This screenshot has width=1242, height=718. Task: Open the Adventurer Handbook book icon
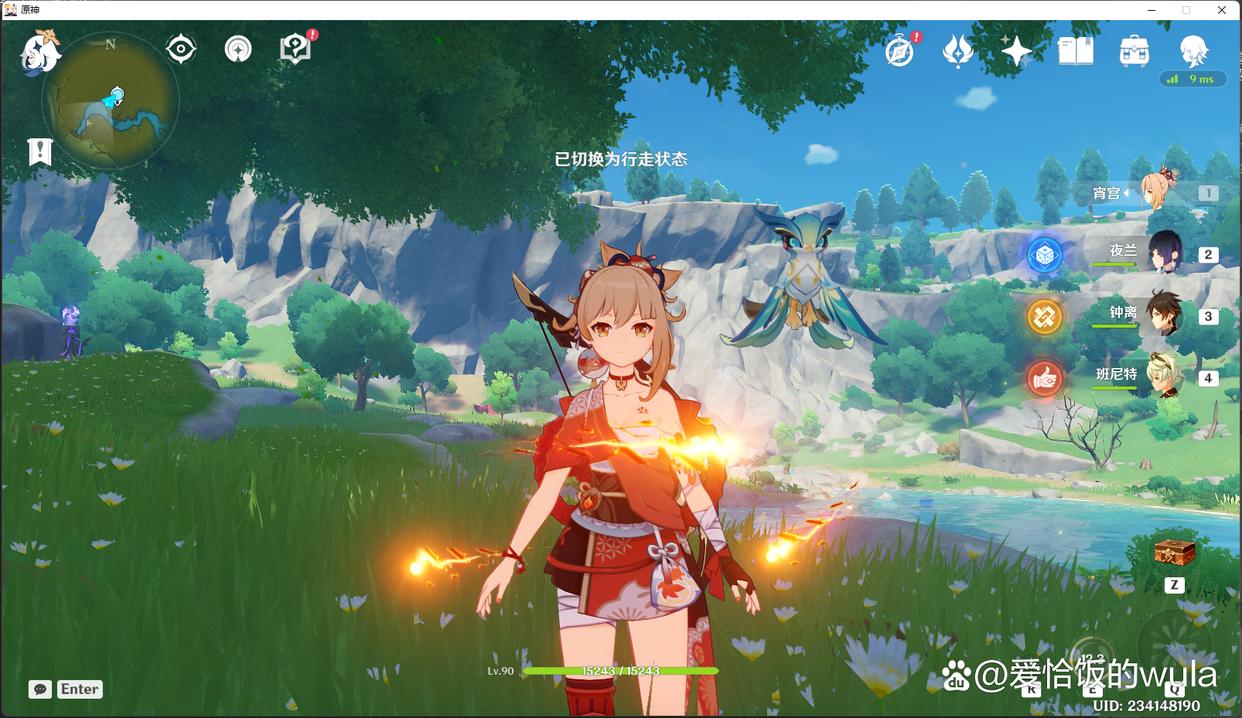(1076, 50)
